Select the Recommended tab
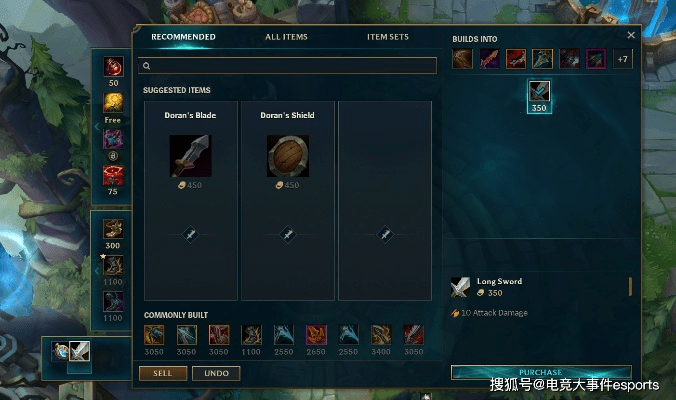676x400 pixels. (183, 37)
